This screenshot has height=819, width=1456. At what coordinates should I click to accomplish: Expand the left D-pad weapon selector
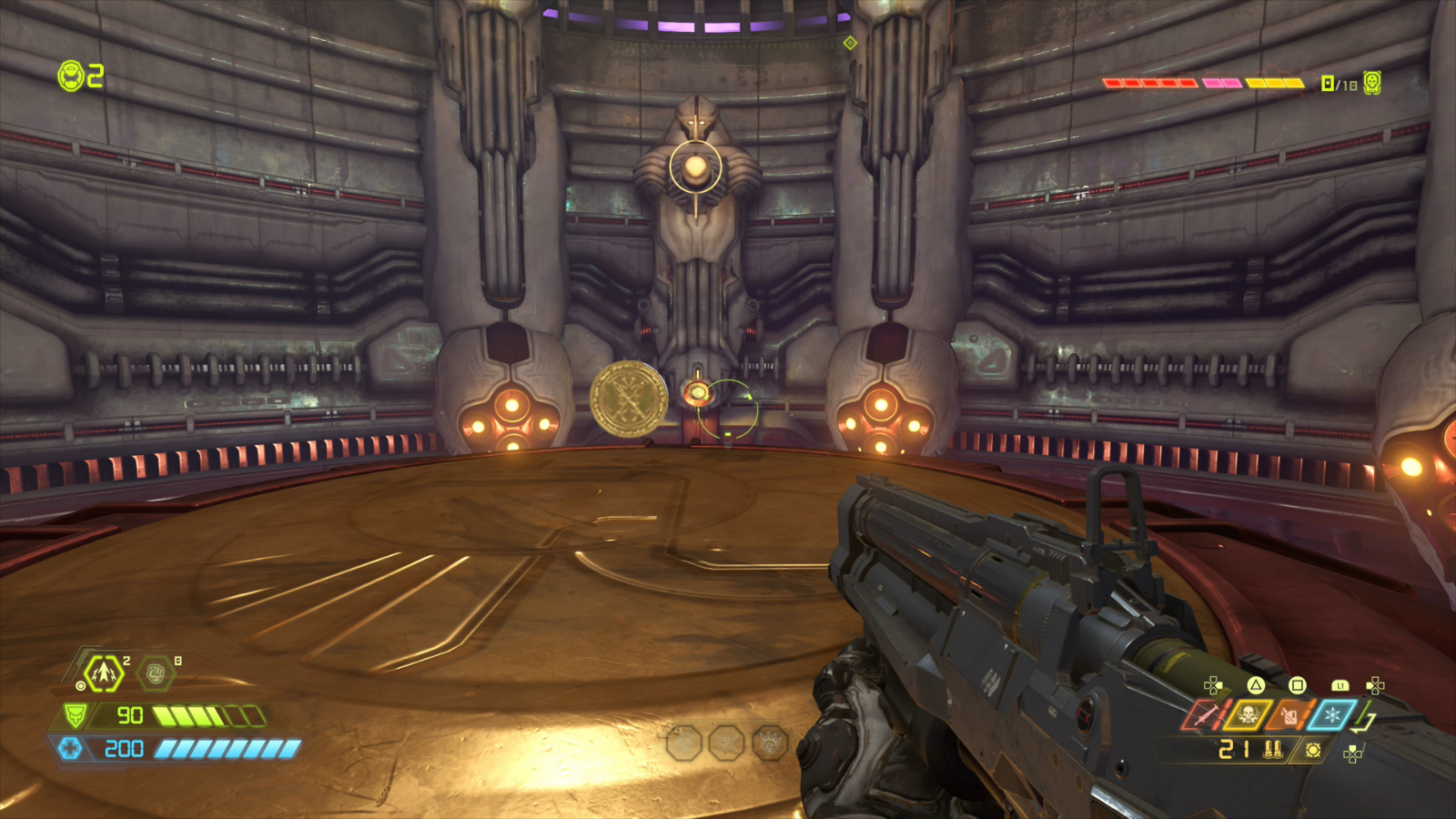pos(1212,685)
